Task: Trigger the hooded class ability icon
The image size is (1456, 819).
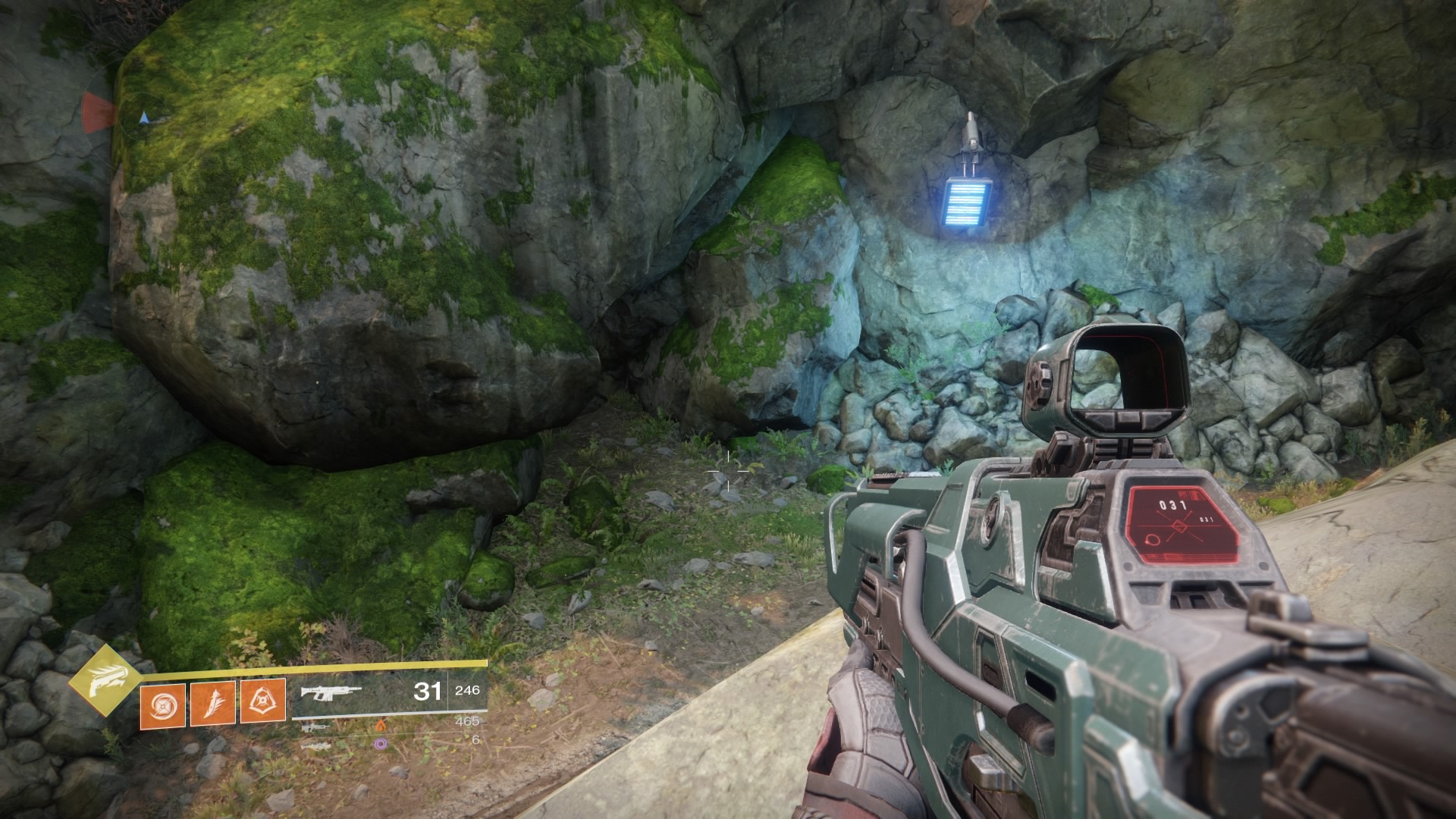Action: click(x=262, y=700)
